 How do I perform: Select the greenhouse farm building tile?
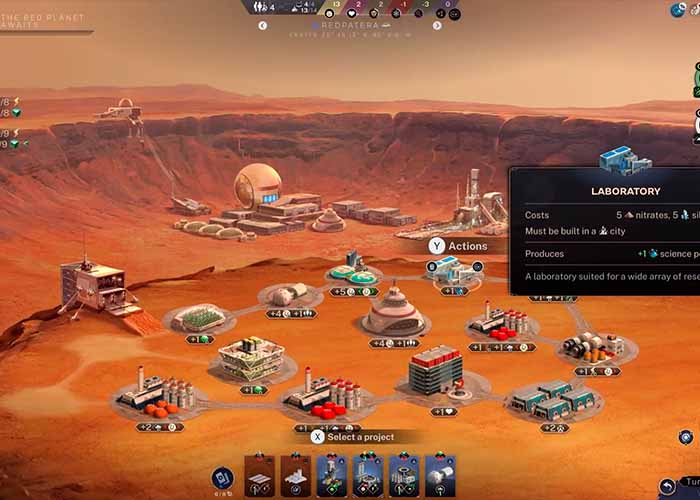pyautogui.click(x=200, y=318)
